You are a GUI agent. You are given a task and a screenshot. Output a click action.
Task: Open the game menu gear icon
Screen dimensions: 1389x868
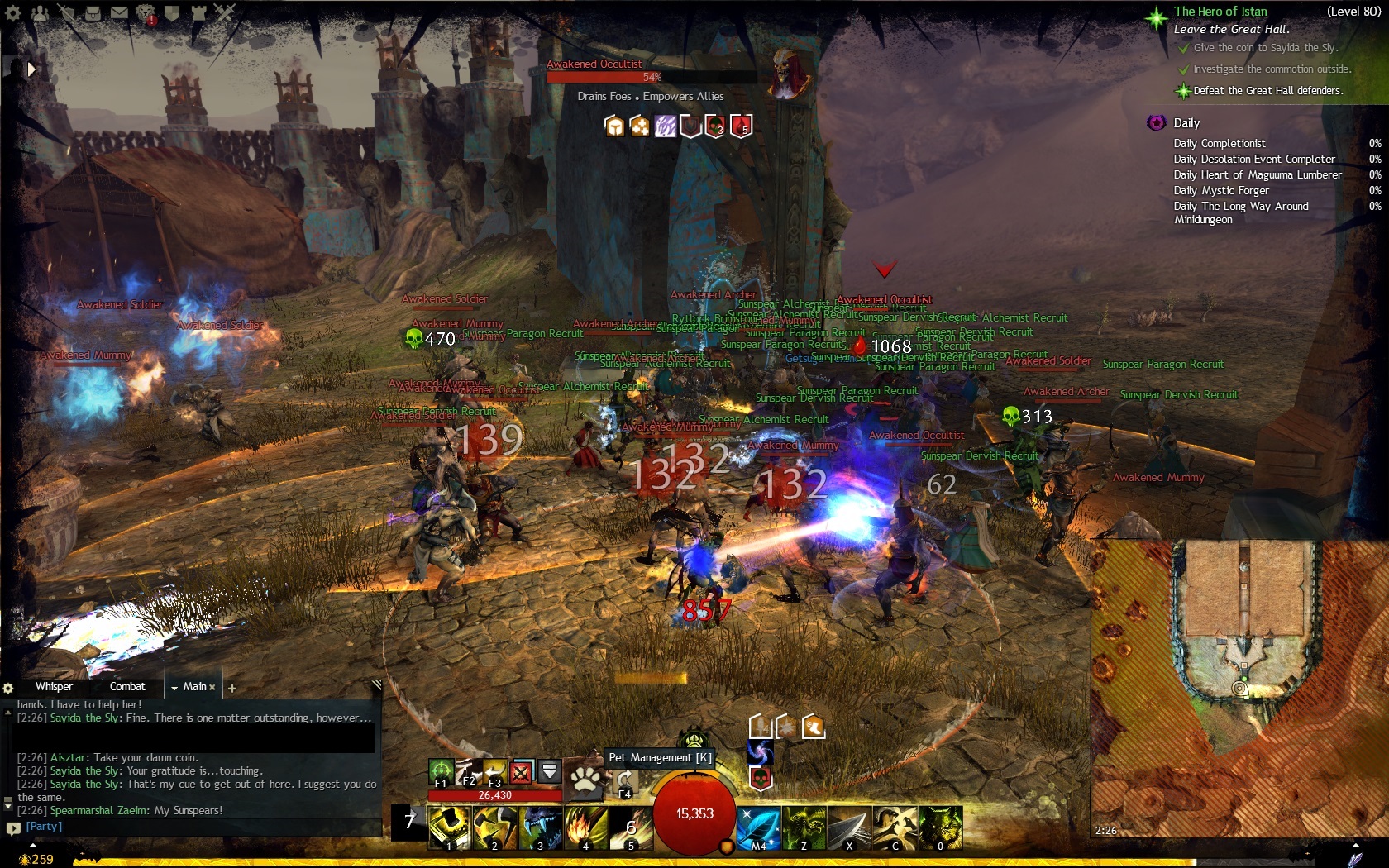coord(13,13)
